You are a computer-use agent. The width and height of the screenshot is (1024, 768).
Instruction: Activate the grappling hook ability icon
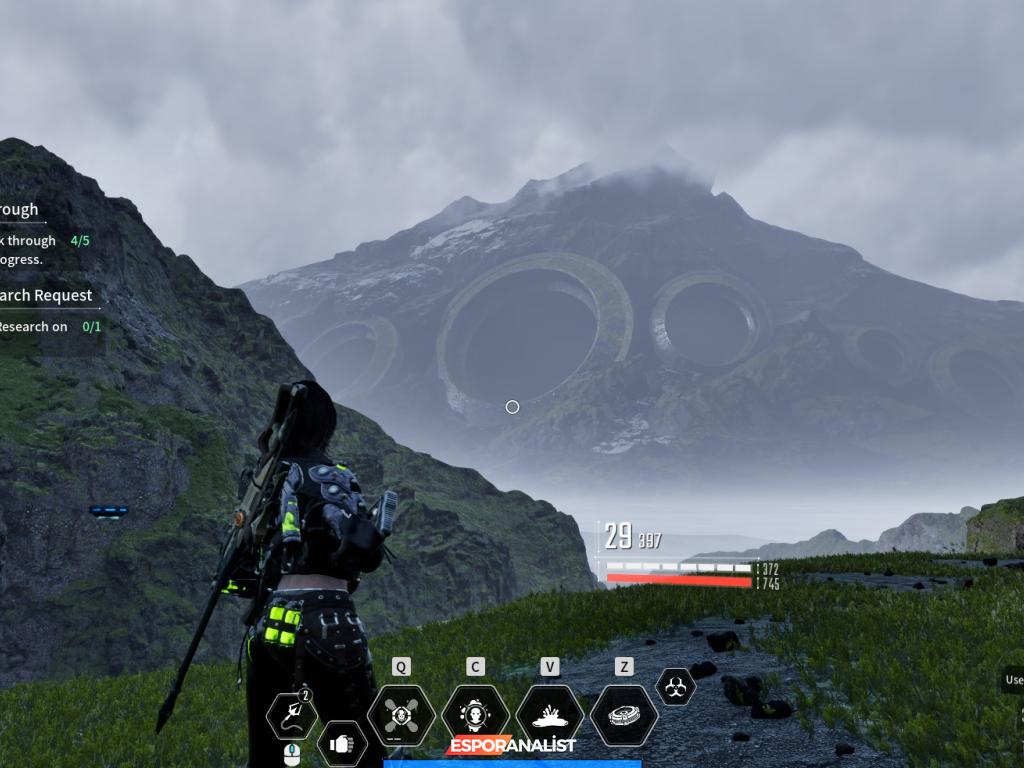point(291,715)
